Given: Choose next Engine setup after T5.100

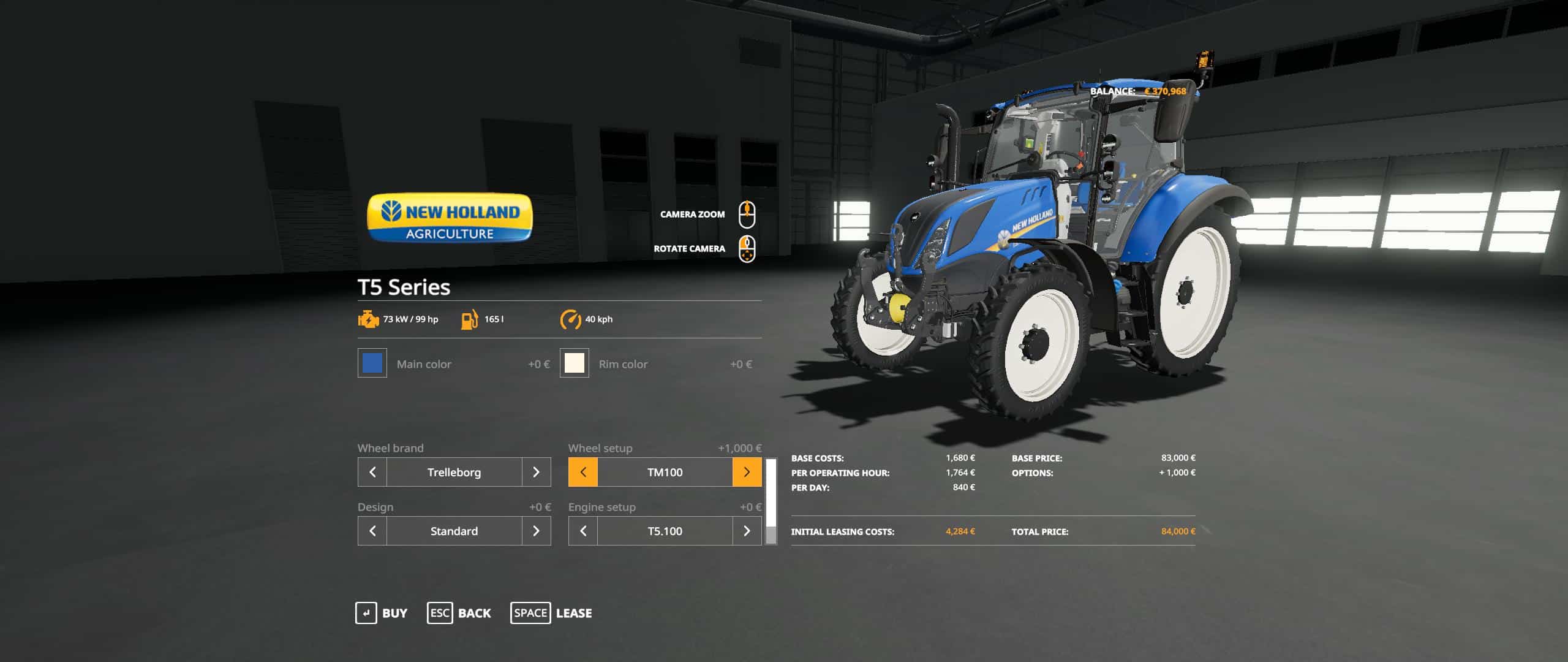Looking at the screenshot, I should point(747,531).
